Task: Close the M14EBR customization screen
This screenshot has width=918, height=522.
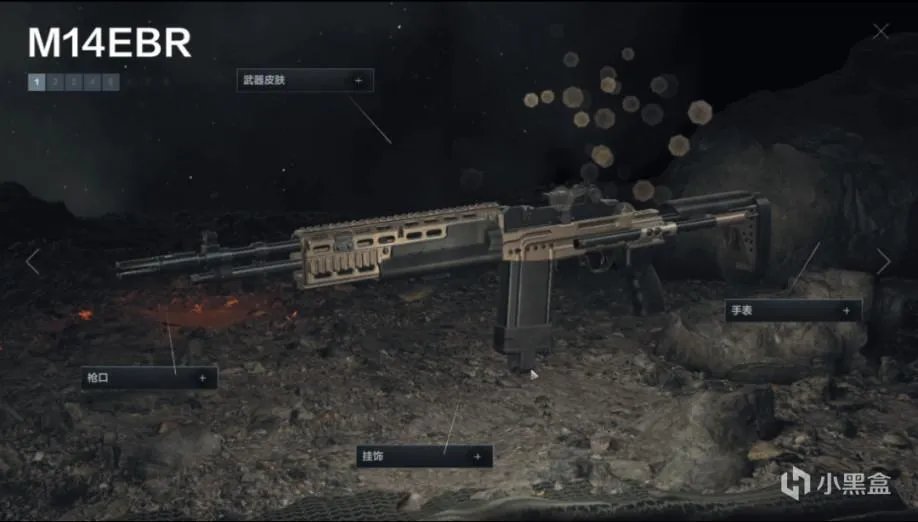Action: click(880, 31)
